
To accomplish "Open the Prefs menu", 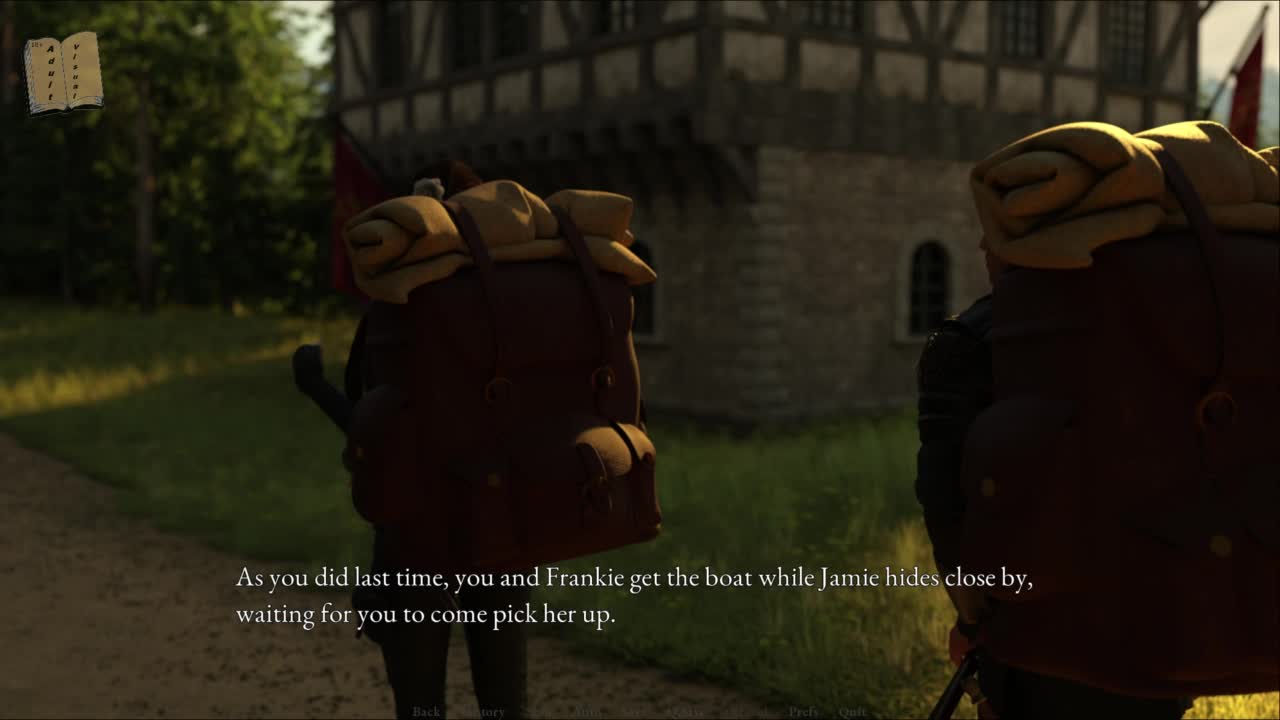I will (803, 712).
